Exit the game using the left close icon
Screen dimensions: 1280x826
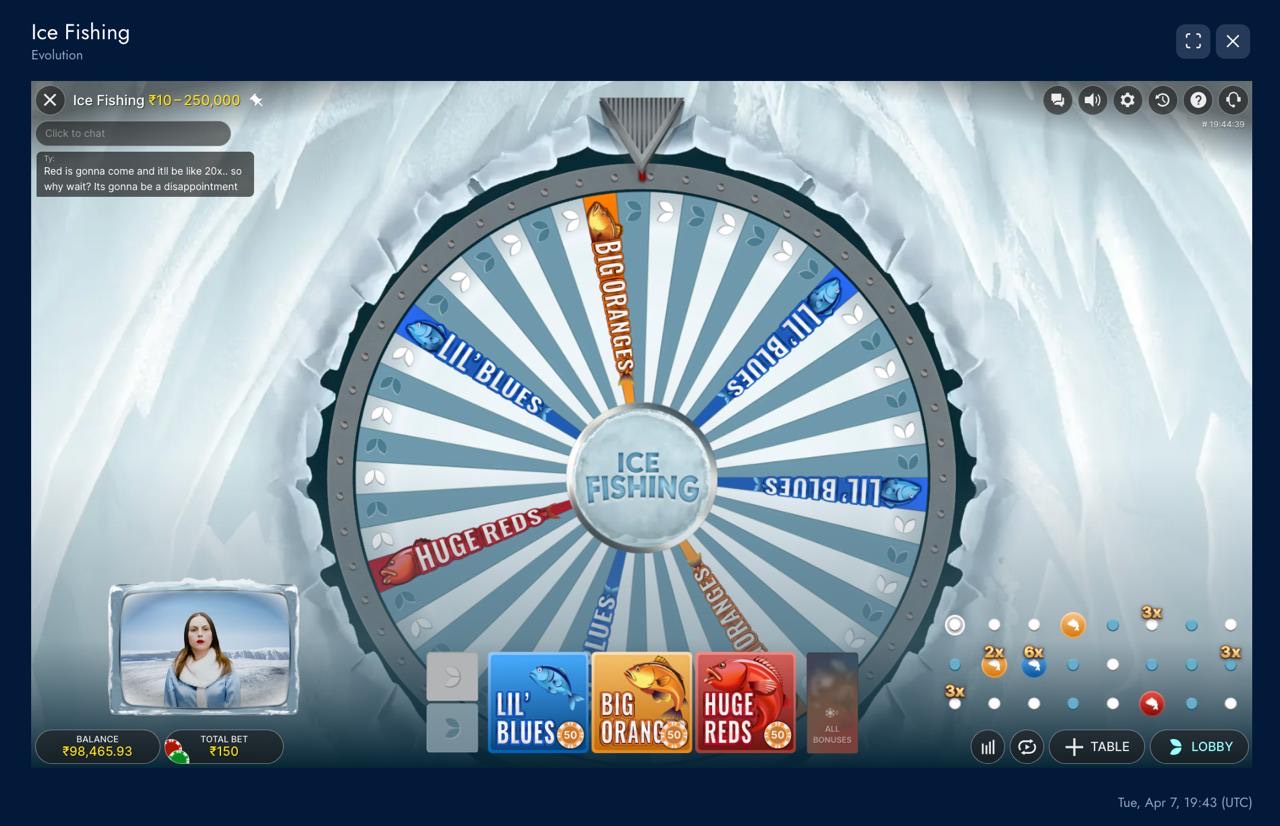click(x=49, y=100)
